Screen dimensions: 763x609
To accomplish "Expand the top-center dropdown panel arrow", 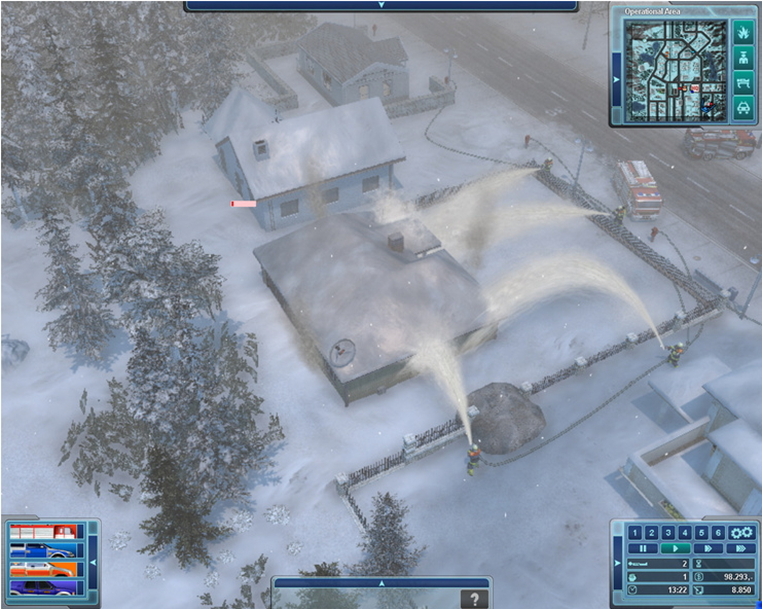I will [380, 5].
